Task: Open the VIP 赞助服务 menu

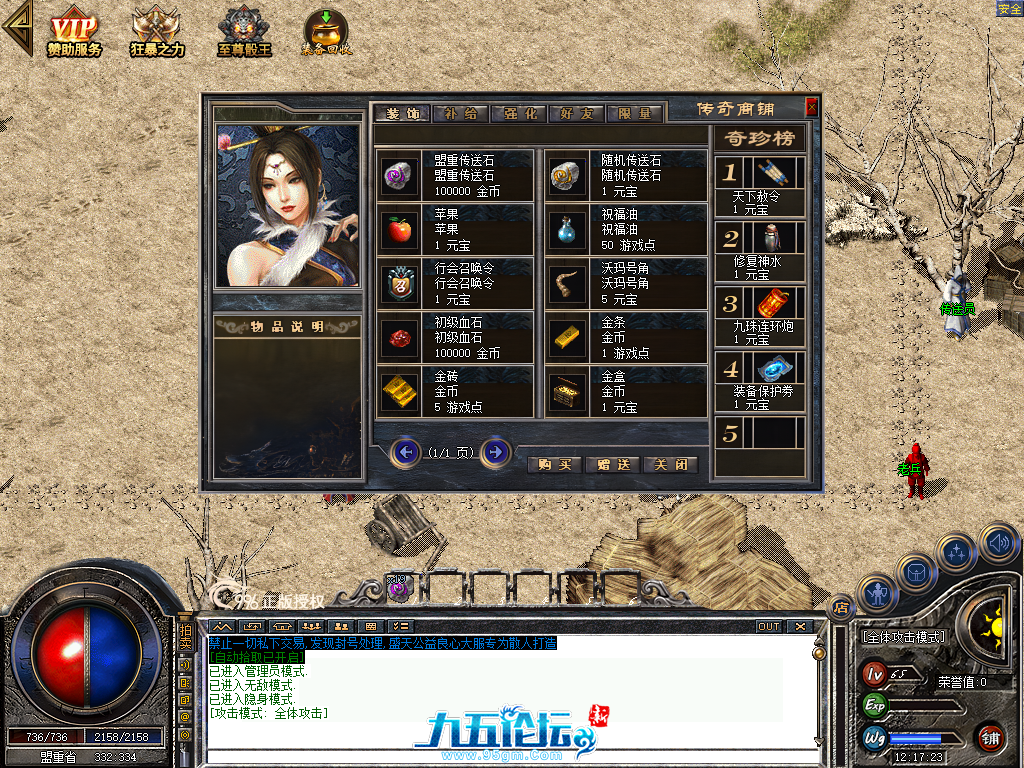Action: tap(74, 32)
